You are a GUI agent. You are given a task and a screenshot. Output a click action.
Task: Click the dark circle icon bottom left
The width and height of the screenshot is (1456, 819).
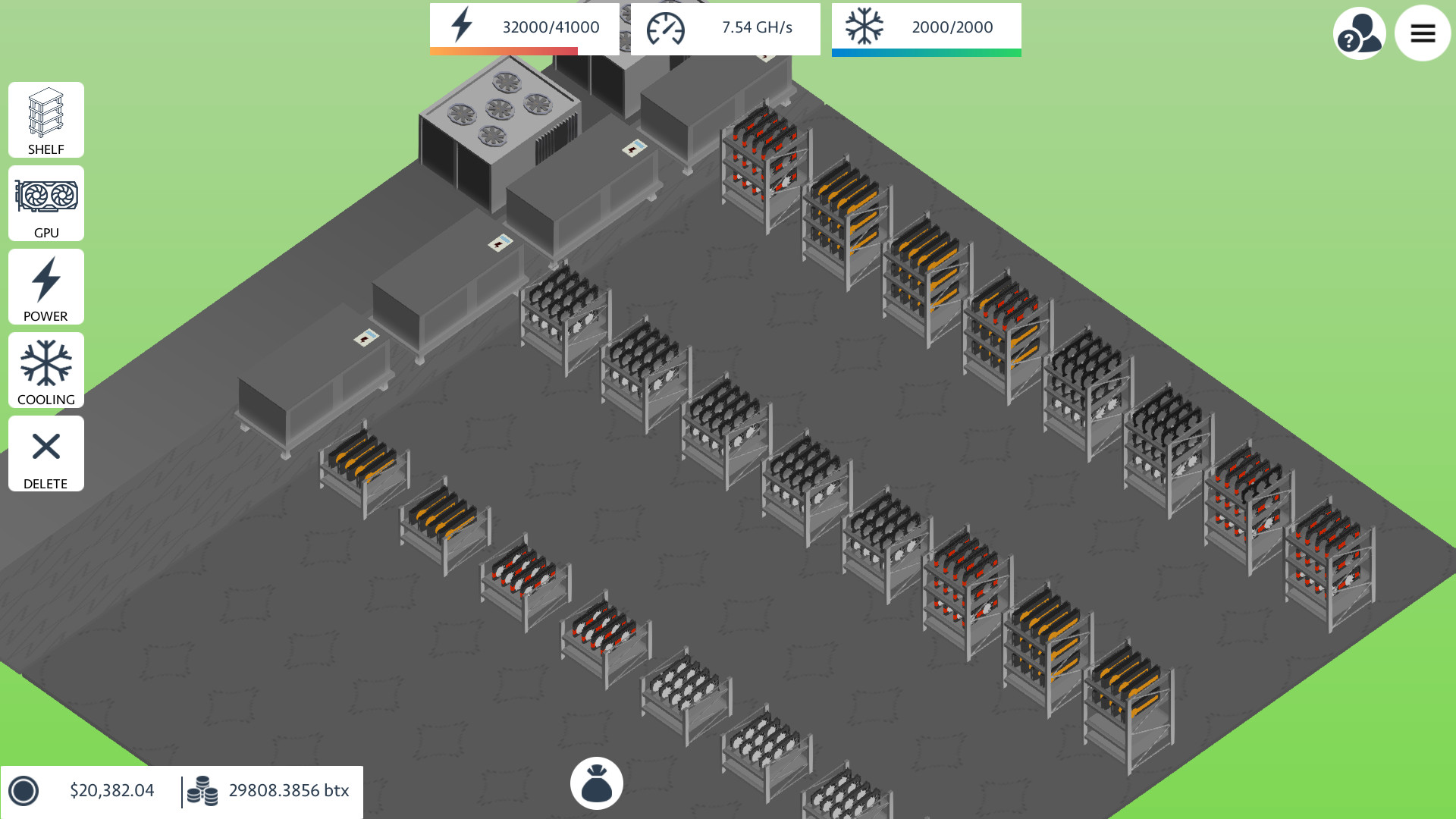pyautogui.click(x=25, y=792)
